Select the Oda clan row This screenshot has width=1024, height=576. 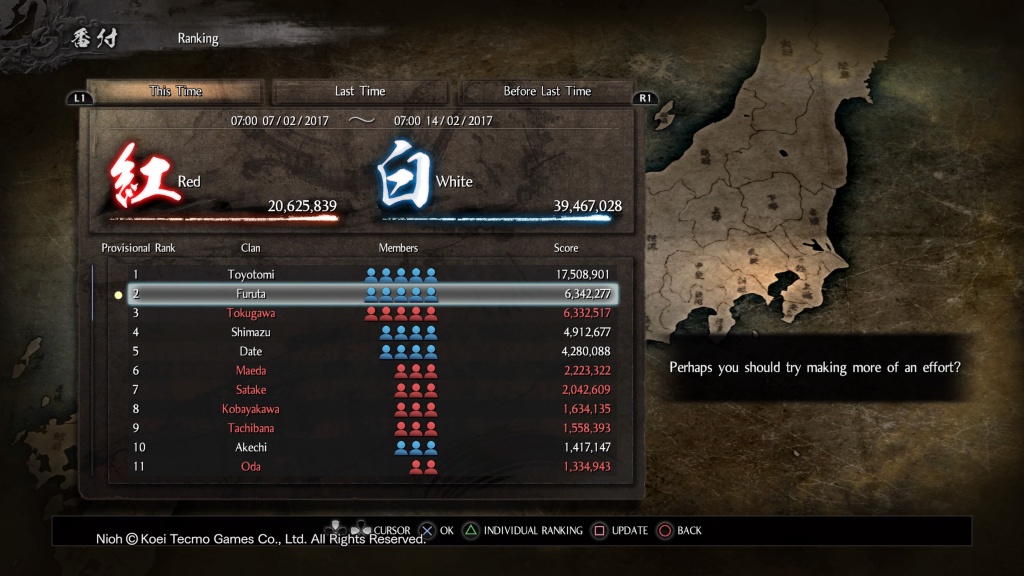coord(370,466)
